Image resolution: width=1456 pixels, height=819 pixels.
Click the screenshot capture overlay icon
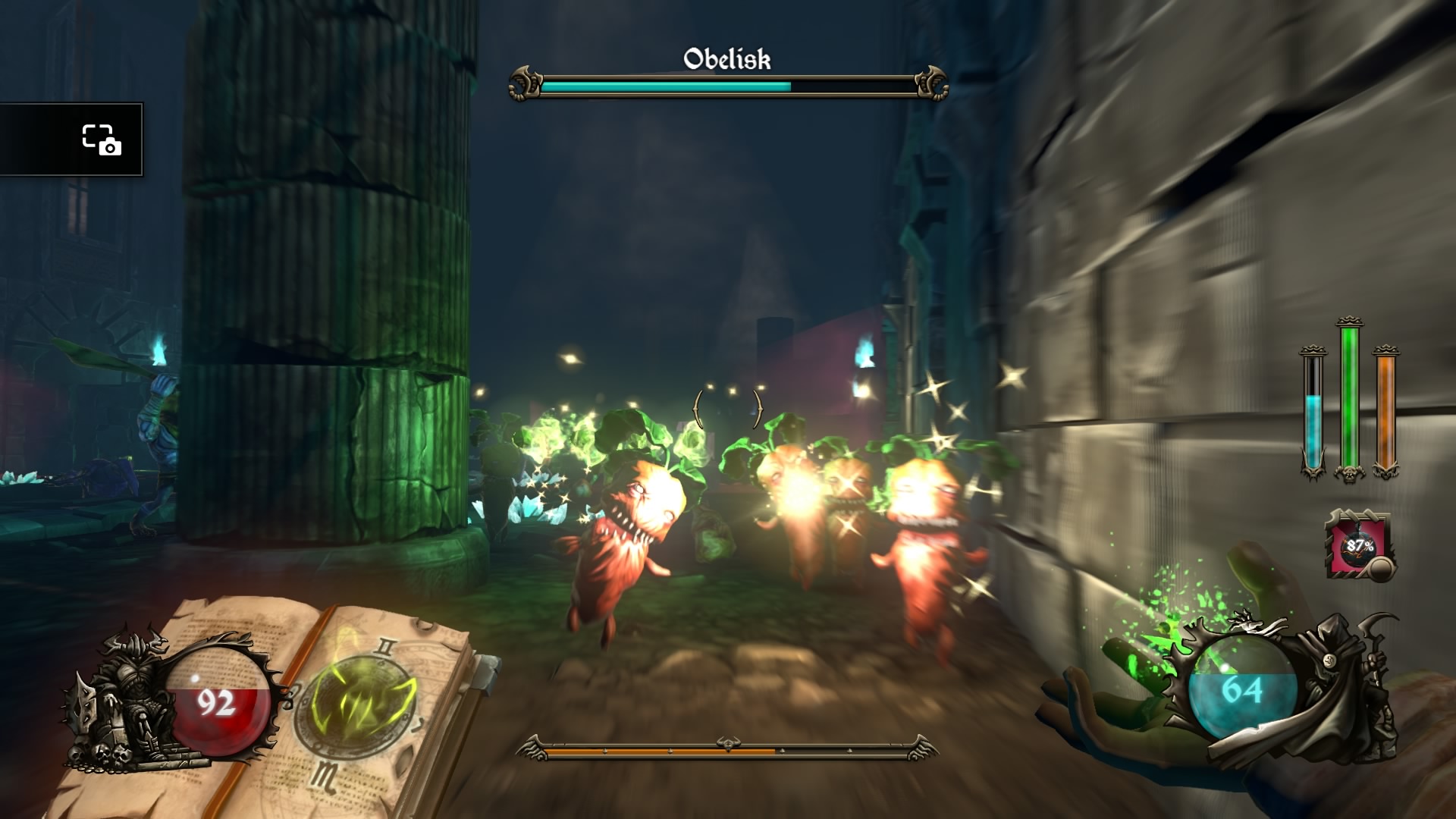(x=102, y=140)
